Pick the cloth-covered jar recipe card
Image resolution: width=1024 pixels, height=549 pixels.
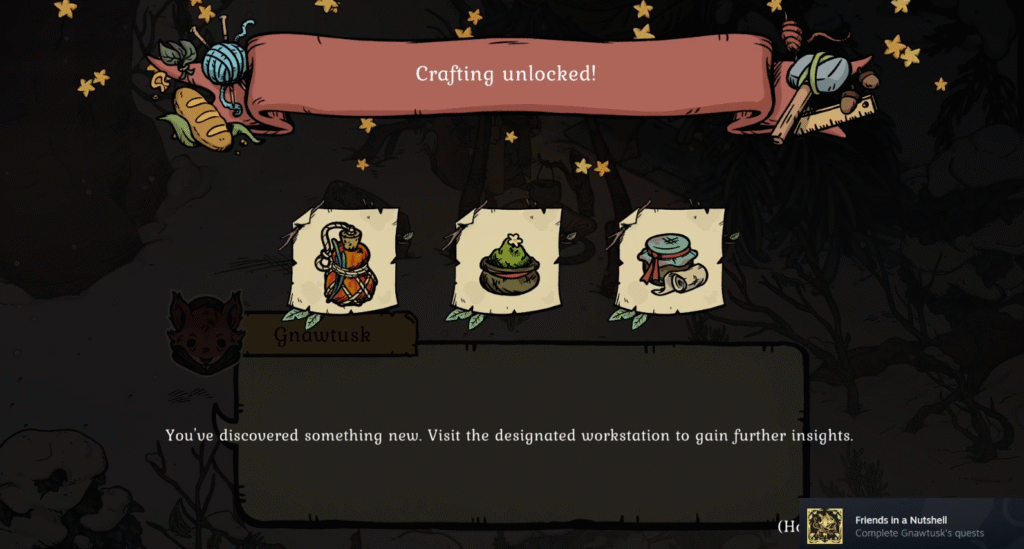tap(671, 264)
